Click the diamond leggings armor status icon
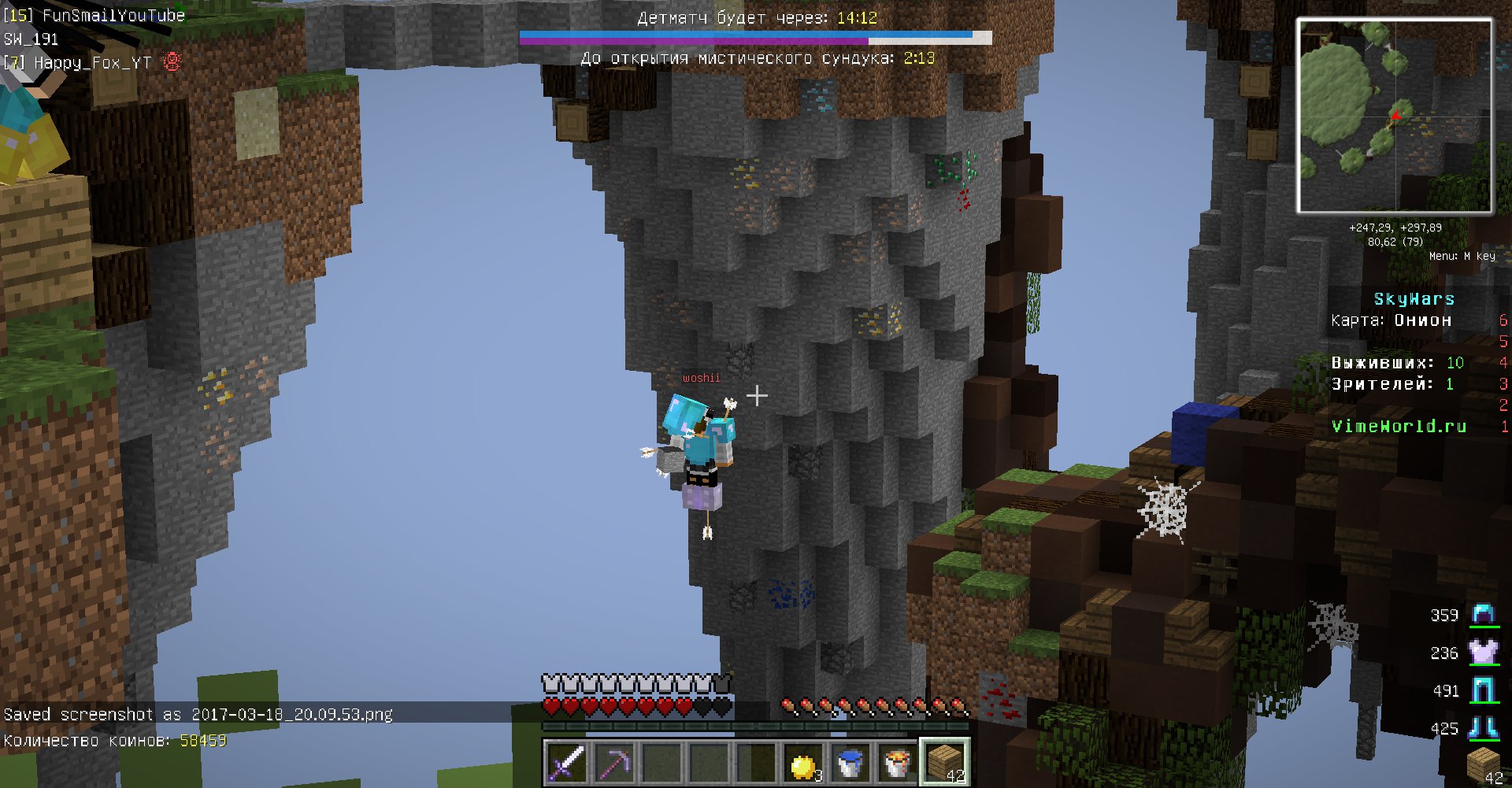The height and width of the screenshot is (788, 1512). coord(1484,690)
